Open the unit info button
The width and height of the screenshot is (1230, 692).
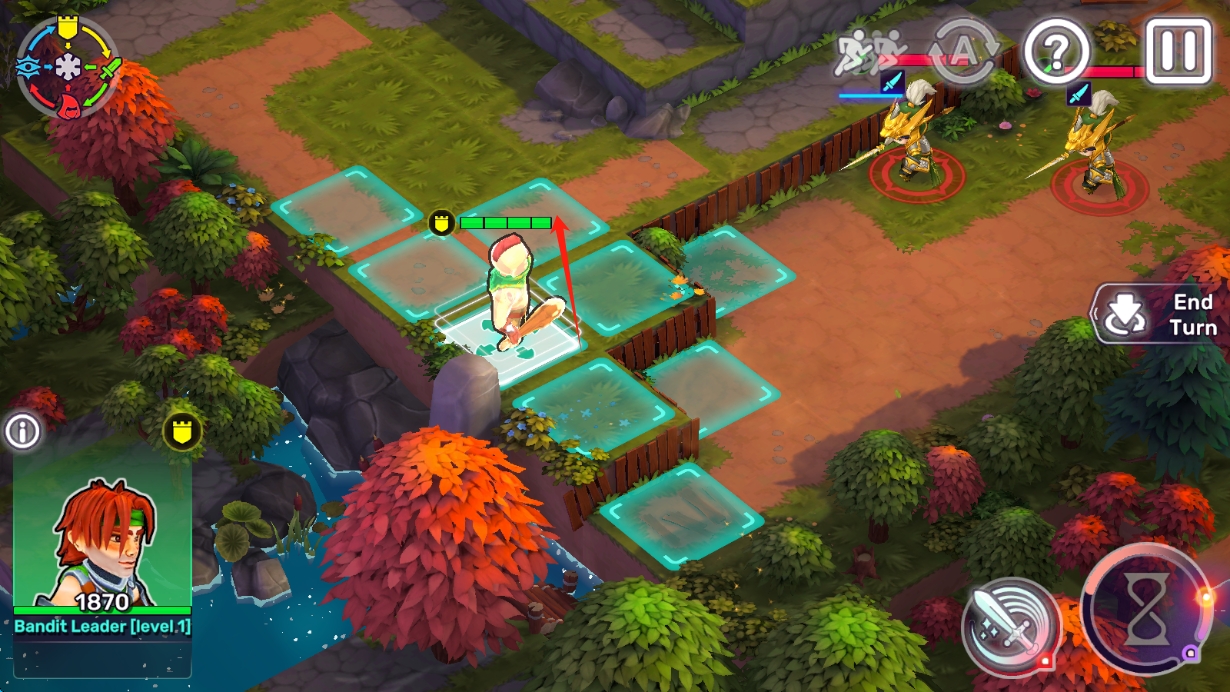coord(21,432)
